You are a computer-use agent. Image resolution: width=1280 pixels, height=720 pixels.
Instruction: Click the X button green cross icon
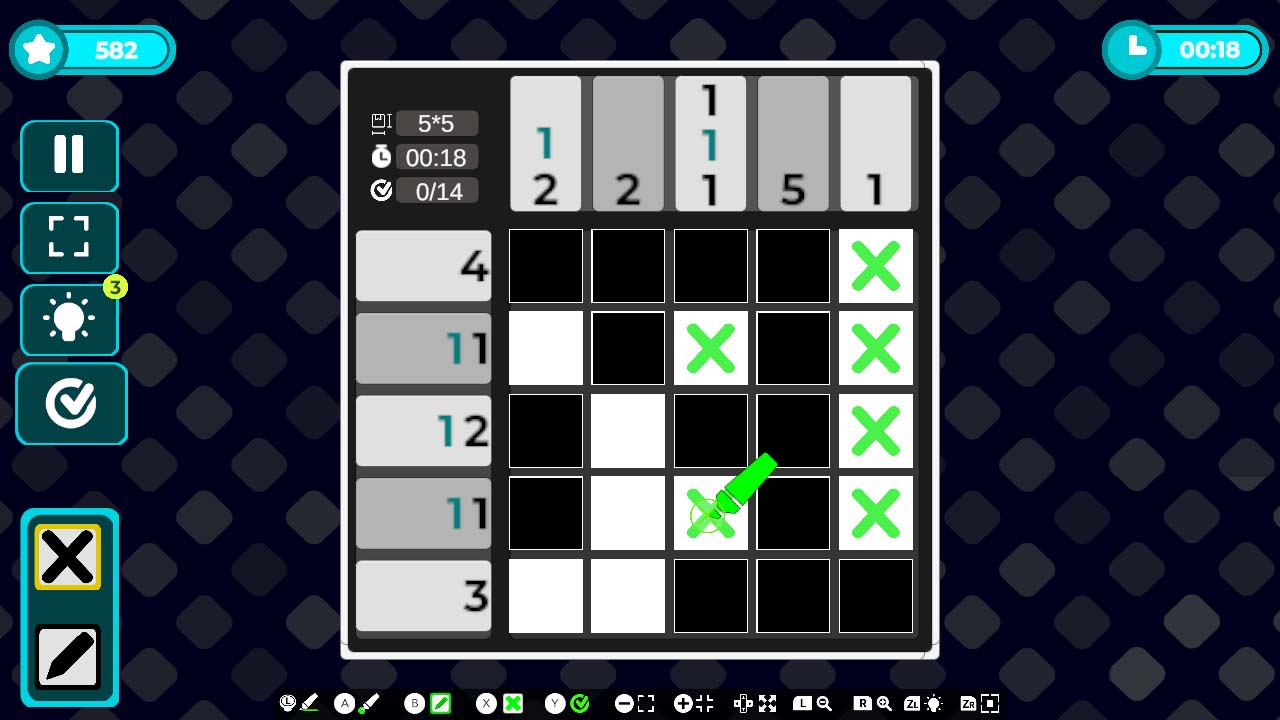(513, 703)
